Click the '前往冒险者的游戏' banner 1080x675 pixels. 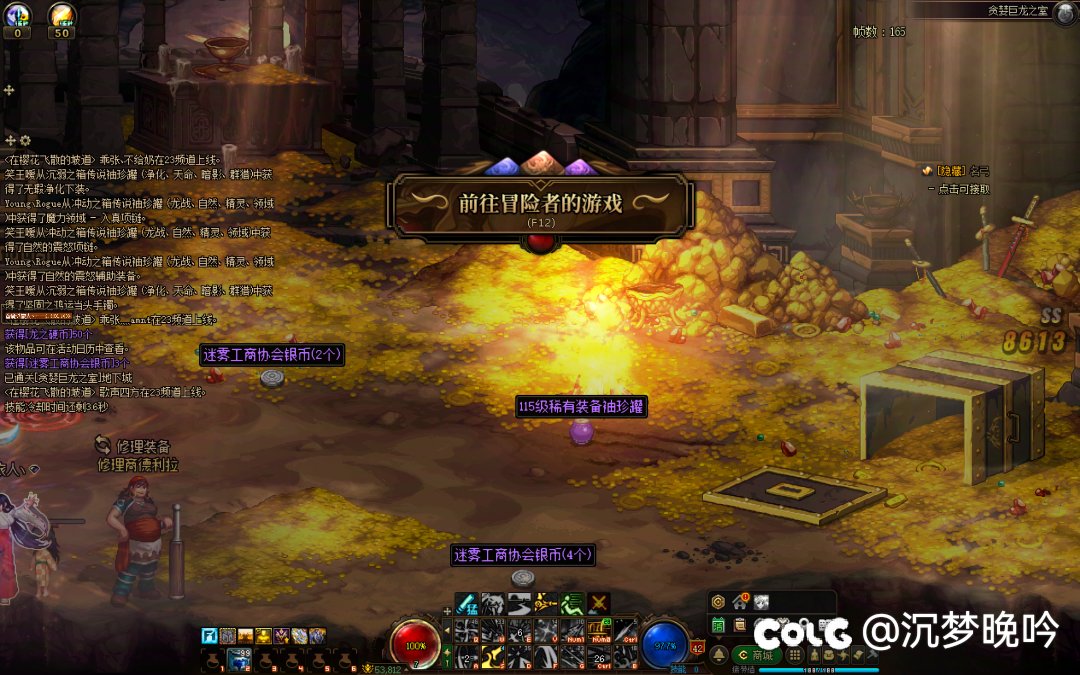pos(541,204)
